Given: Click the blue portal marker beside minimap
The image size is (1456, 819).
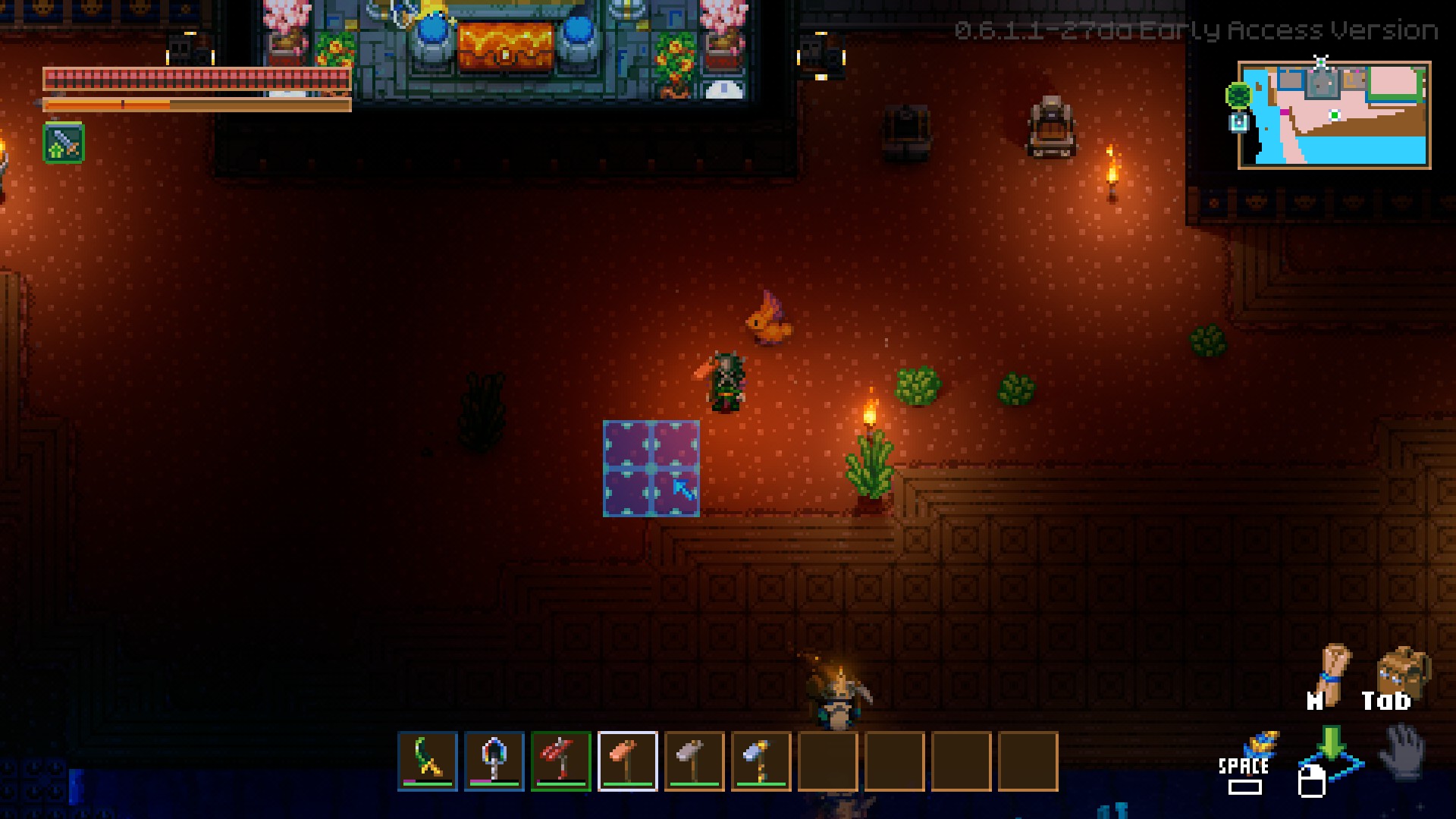Looking at the screenshot, I should pyautogui.click(x=1238, y=122).
